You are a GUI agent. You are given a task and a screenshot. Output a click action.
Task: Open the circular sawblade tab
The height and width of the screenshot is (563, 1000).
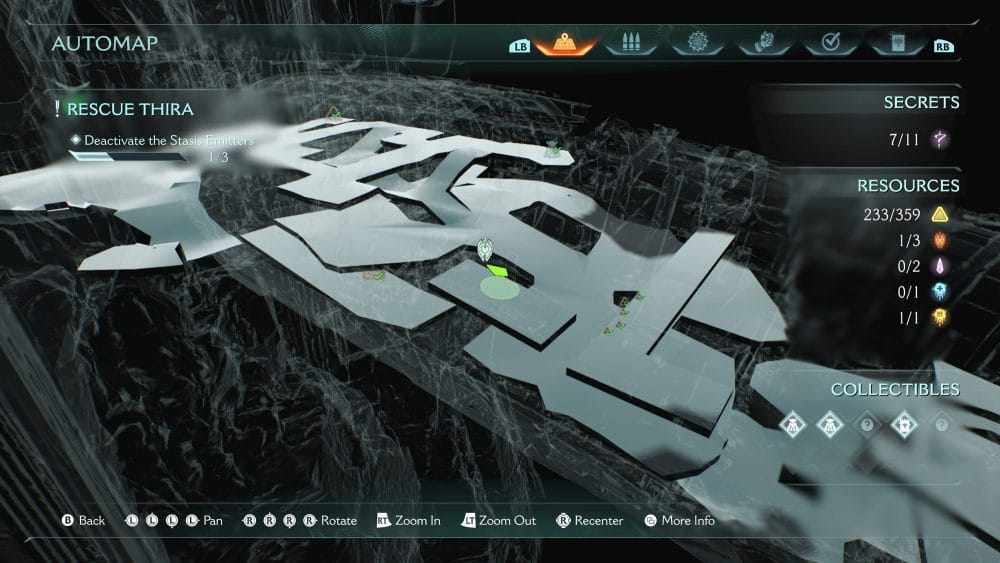click(697, 44)
